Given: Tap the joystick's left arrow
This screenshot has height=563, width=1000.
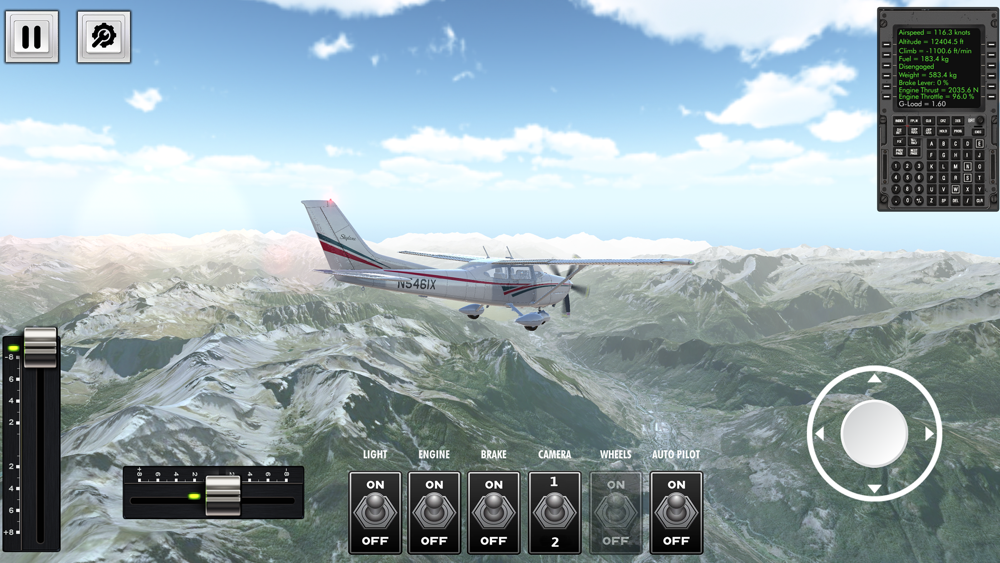Looking at the screenshot, I should 820,434.
